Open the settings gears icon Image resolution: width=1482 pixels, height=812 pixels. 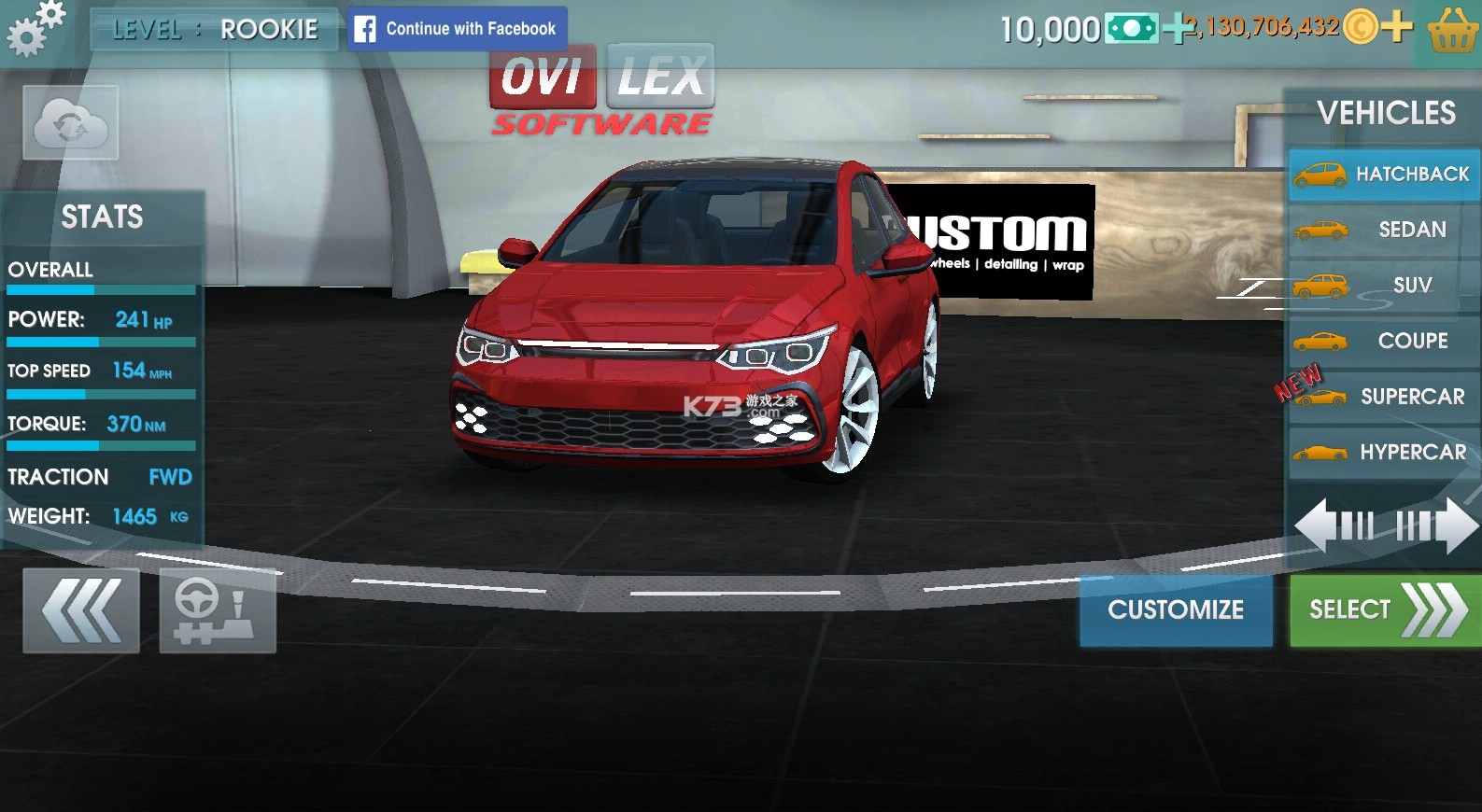pos(35,28)
